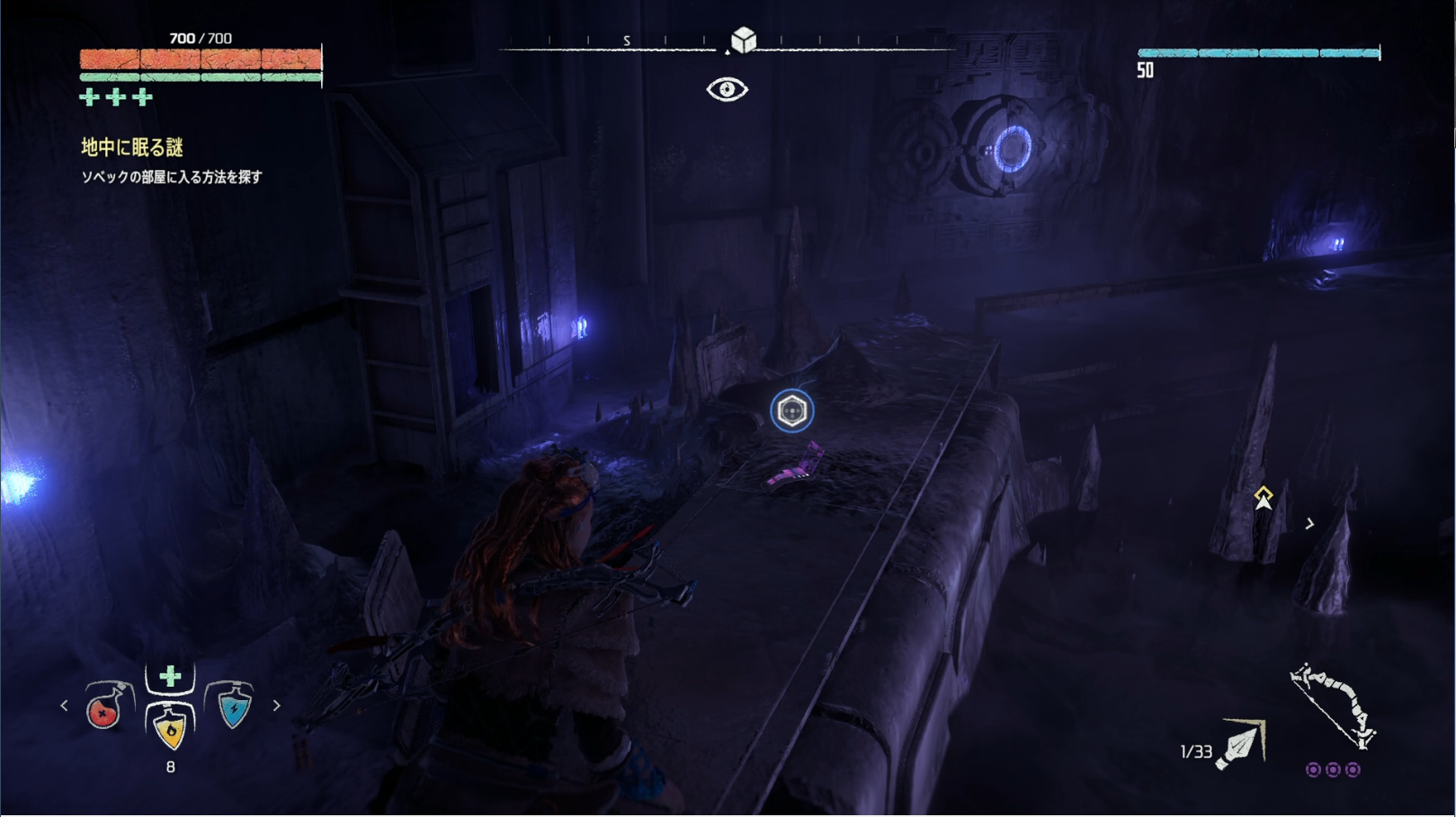
Task: Click the hexagonal loot marker icon
Action: (x=791, y=411)
